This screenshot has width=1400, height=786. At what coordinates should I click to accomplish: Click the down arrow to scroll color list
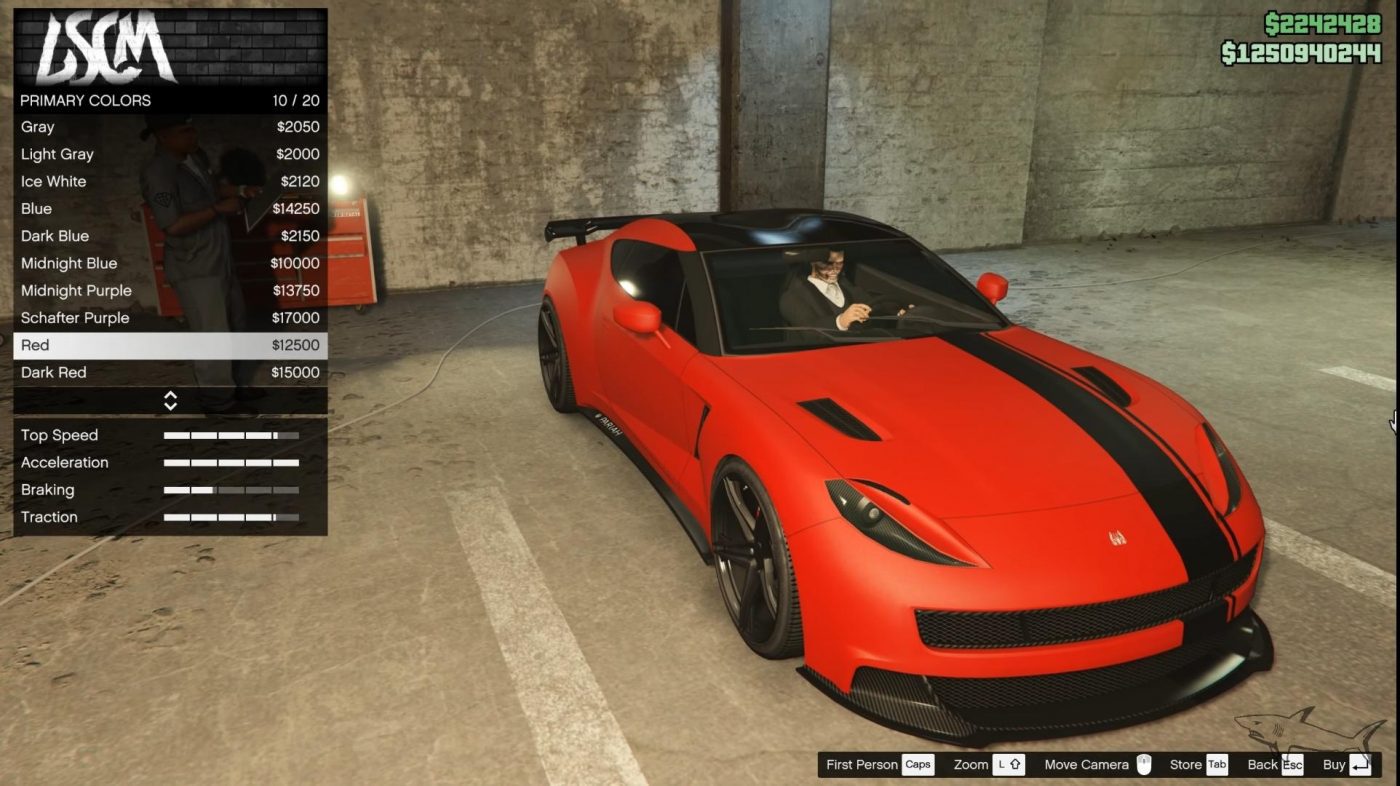point(171,405)
